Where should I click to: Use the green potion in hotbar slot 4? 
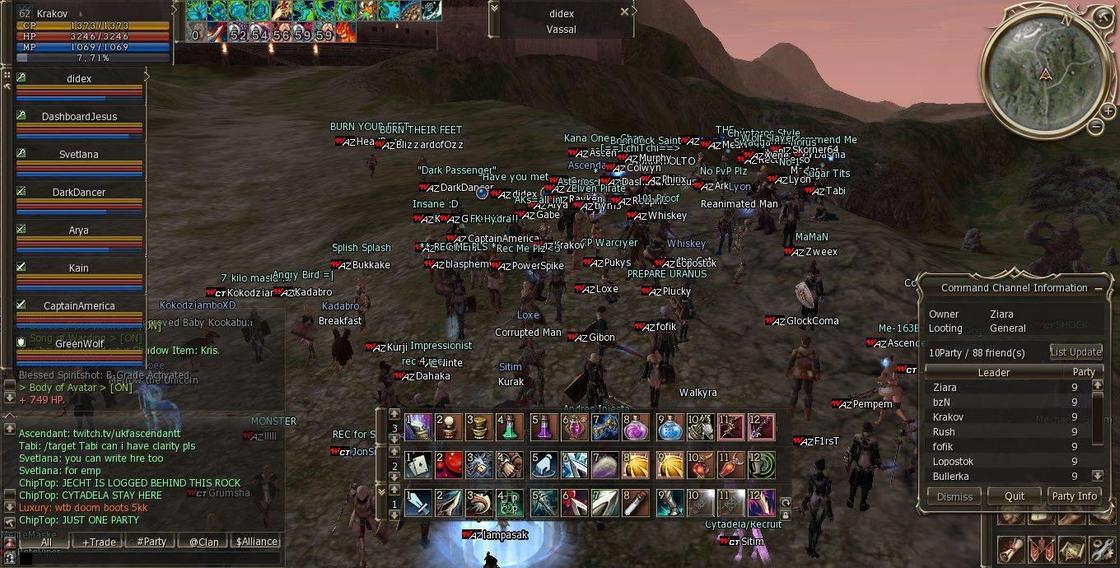coord(511,428)
